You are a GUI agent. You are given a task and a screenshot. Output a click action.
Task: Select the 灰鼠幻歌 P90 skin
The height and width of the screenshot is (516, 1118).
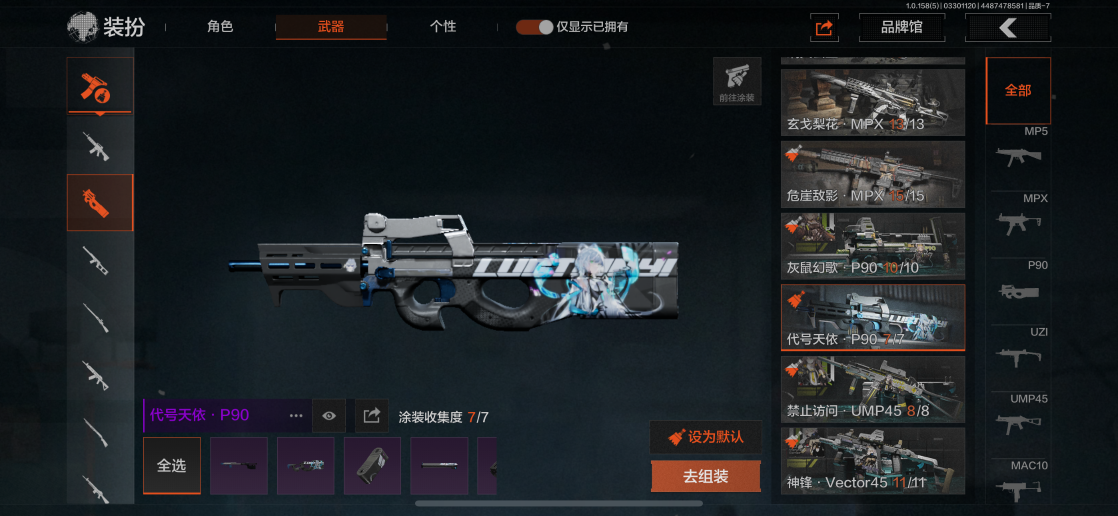(873, 246)
